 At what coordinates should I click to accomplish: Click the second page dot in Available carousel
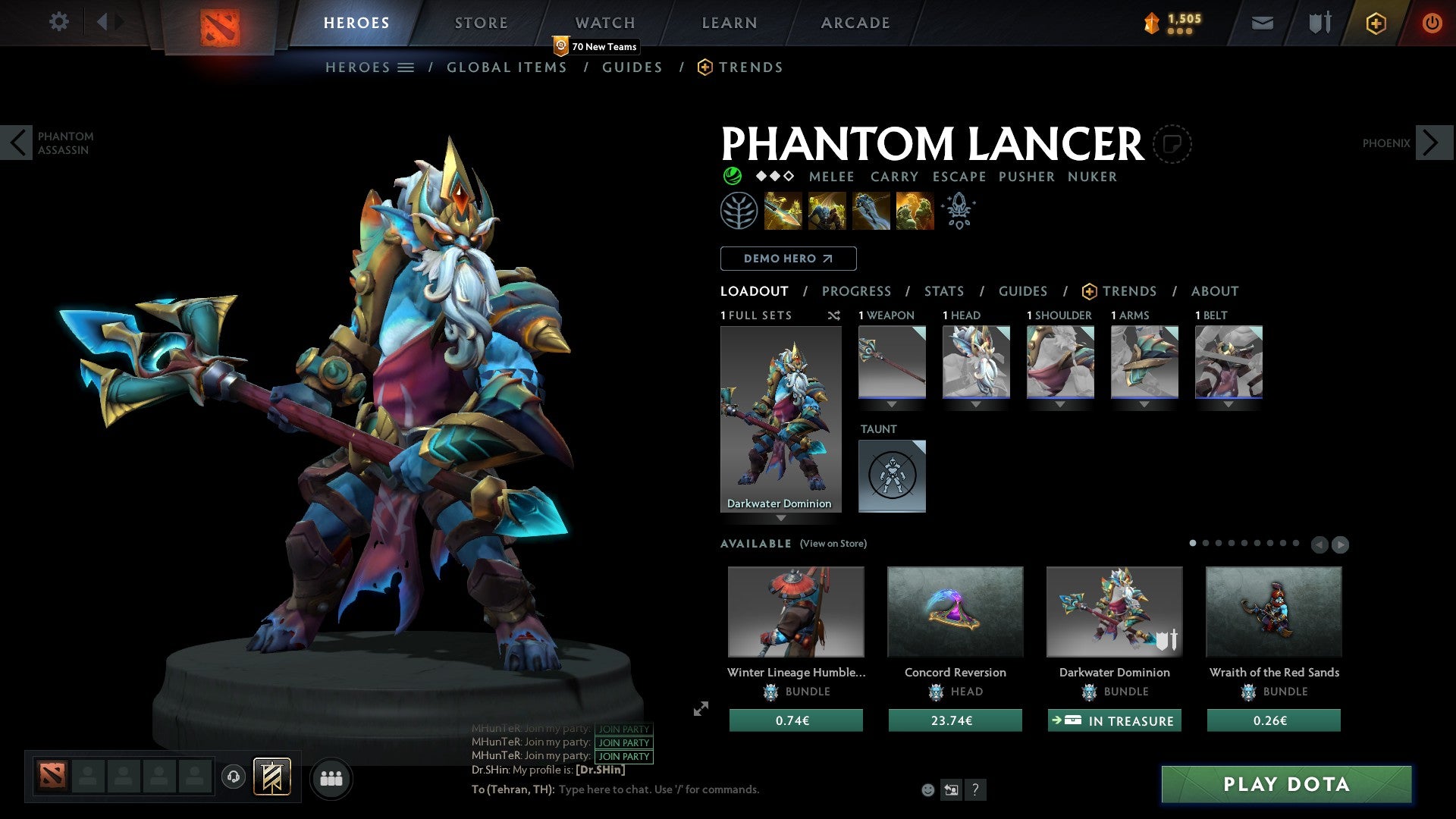[x=1206, y=544]
